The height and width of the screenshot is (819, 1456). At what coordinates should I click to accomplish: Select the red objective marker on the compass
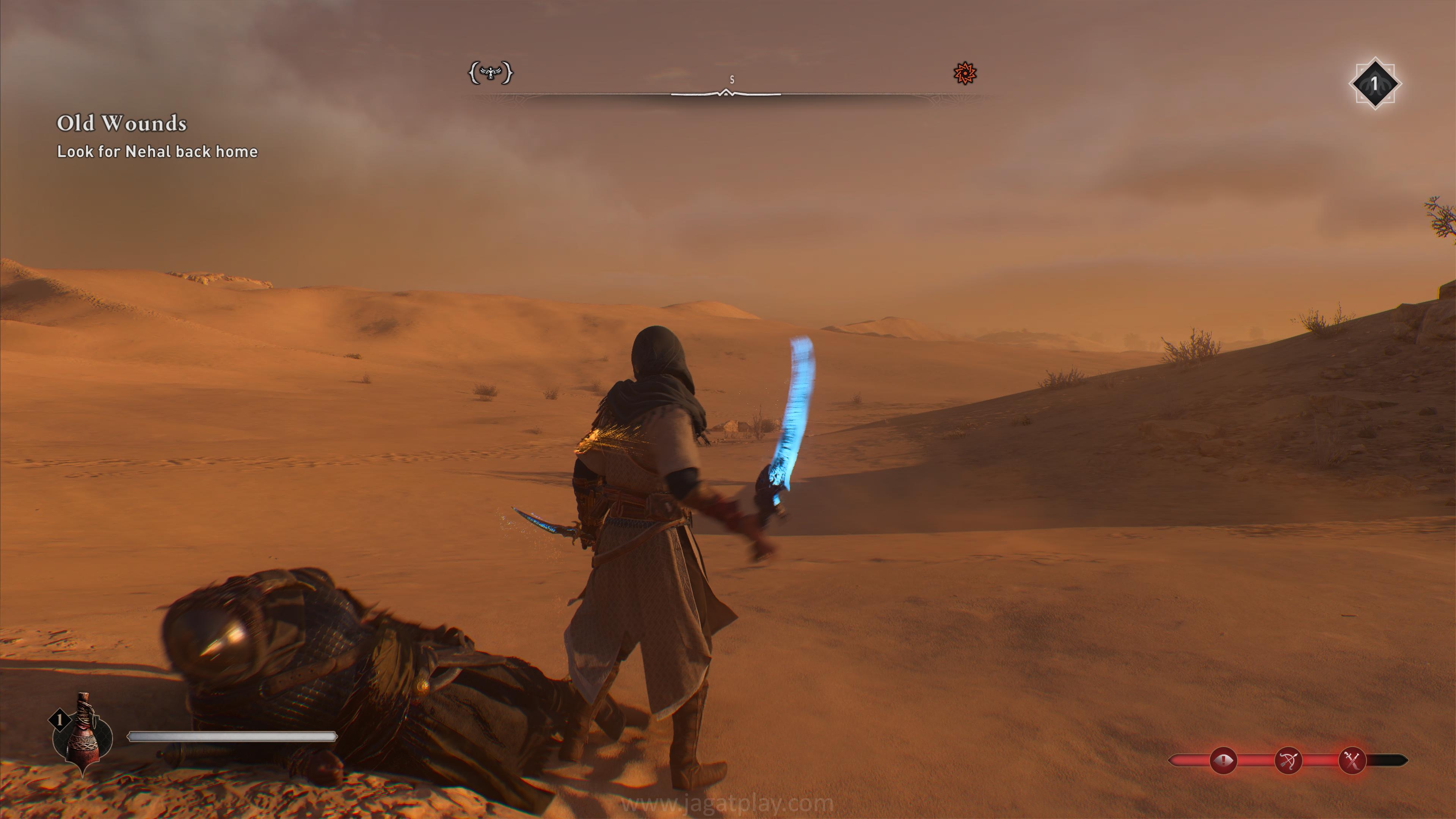tap(965, 74)
